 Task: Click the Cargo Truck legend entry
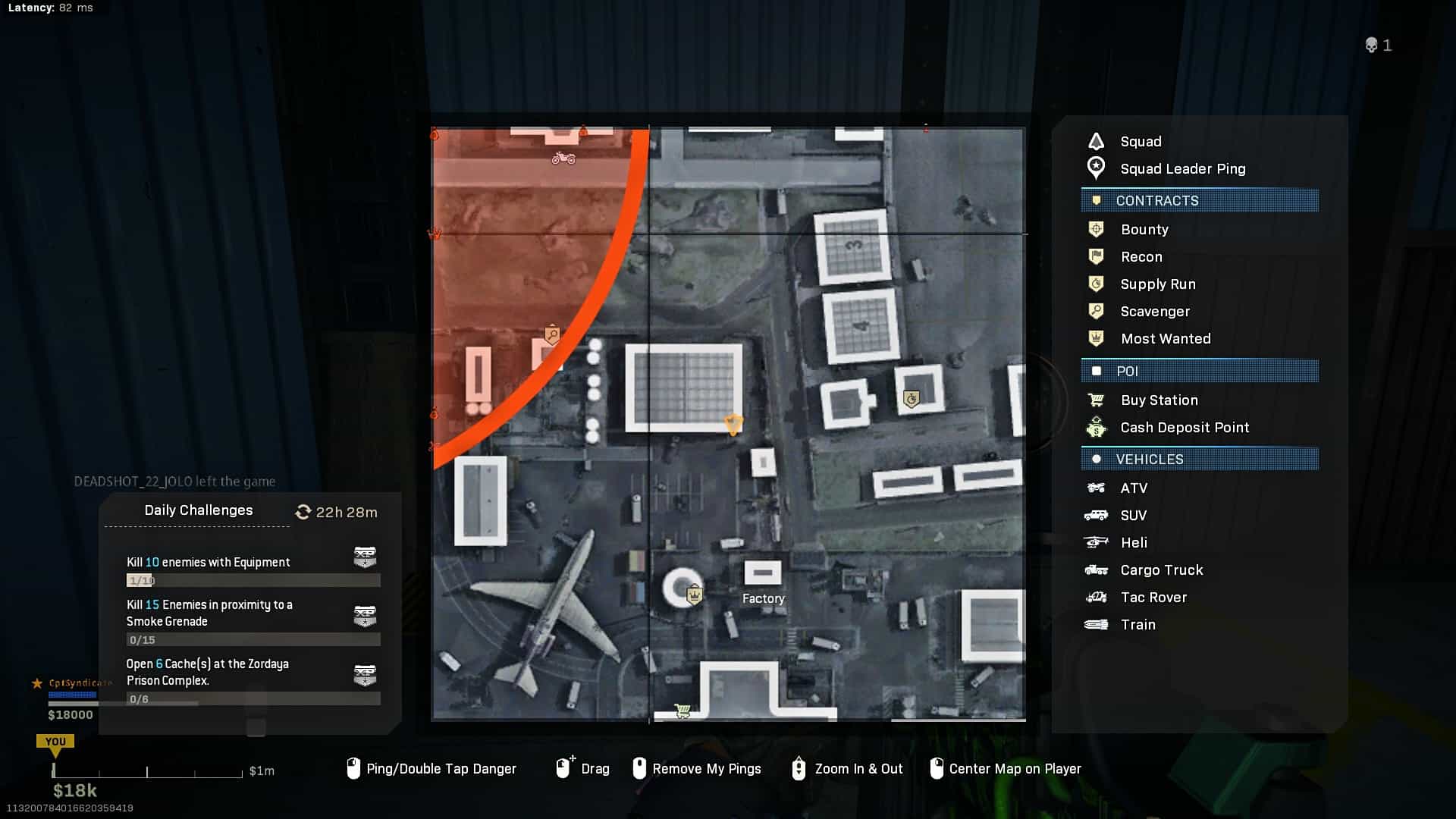point(1161,570)
